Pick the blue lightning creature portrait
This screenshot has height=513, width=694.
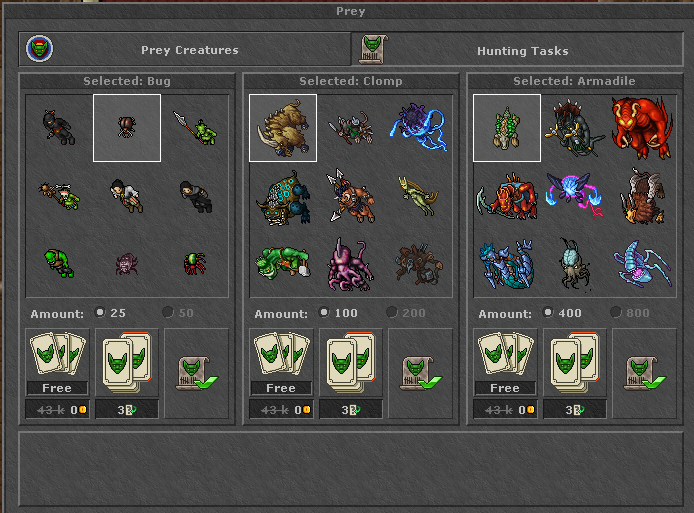(419, 128)
